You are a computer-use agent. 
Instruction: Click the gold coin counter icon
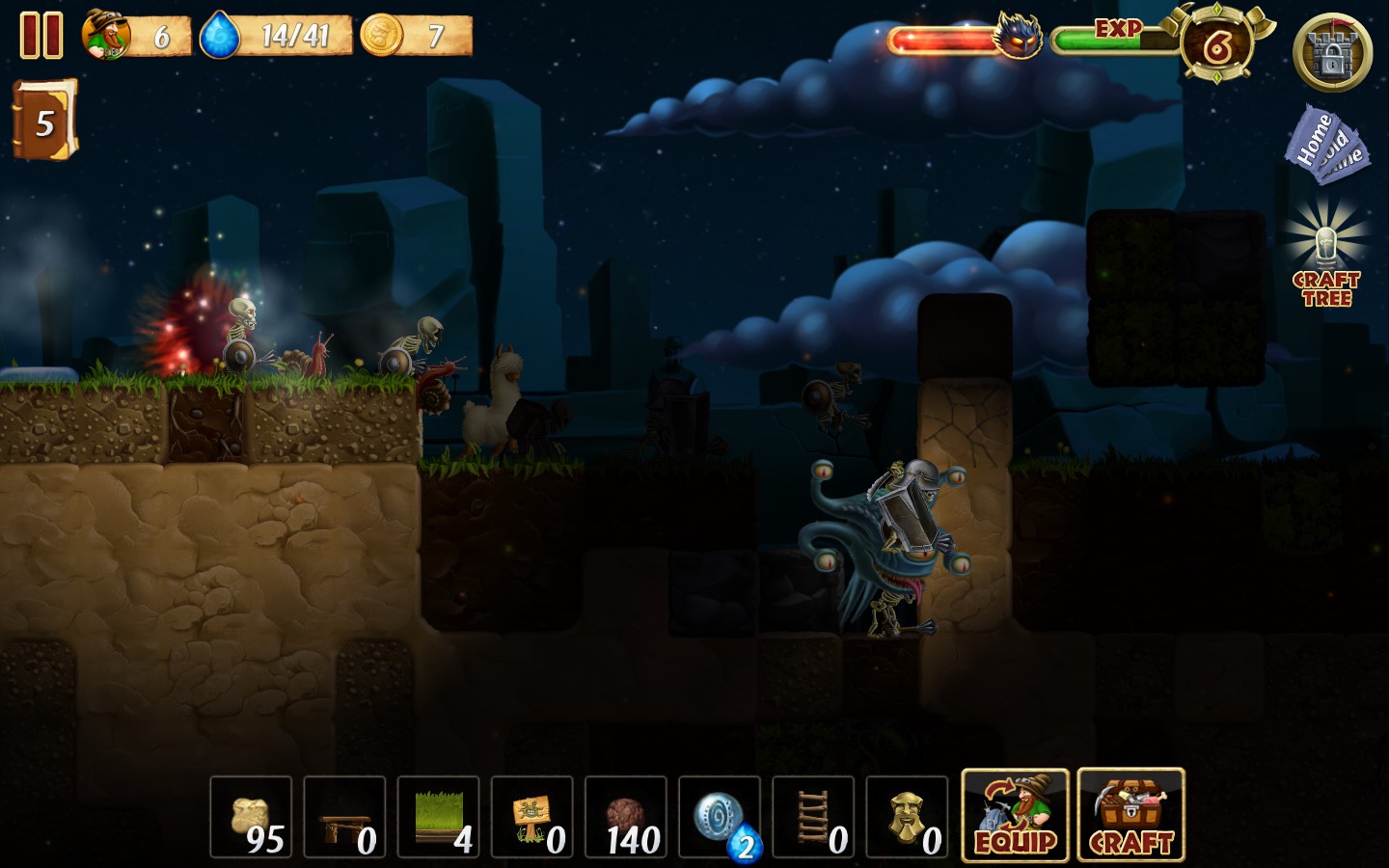[x=382, y=36]
